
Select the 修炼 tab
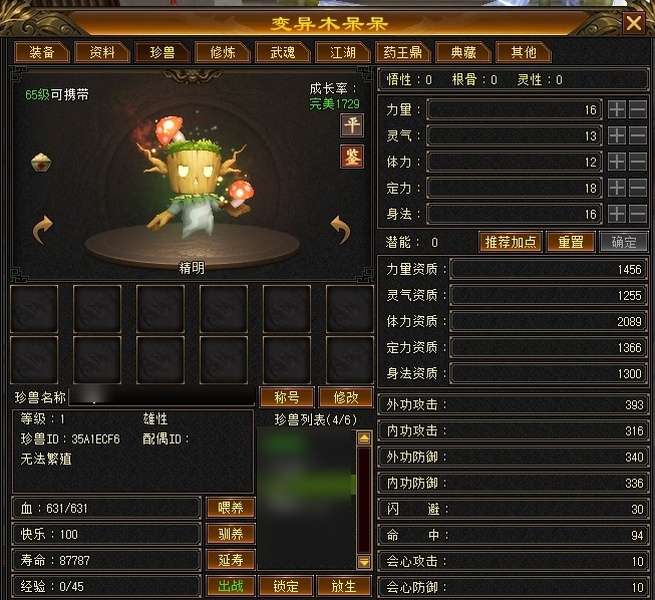tap(222, 52)
